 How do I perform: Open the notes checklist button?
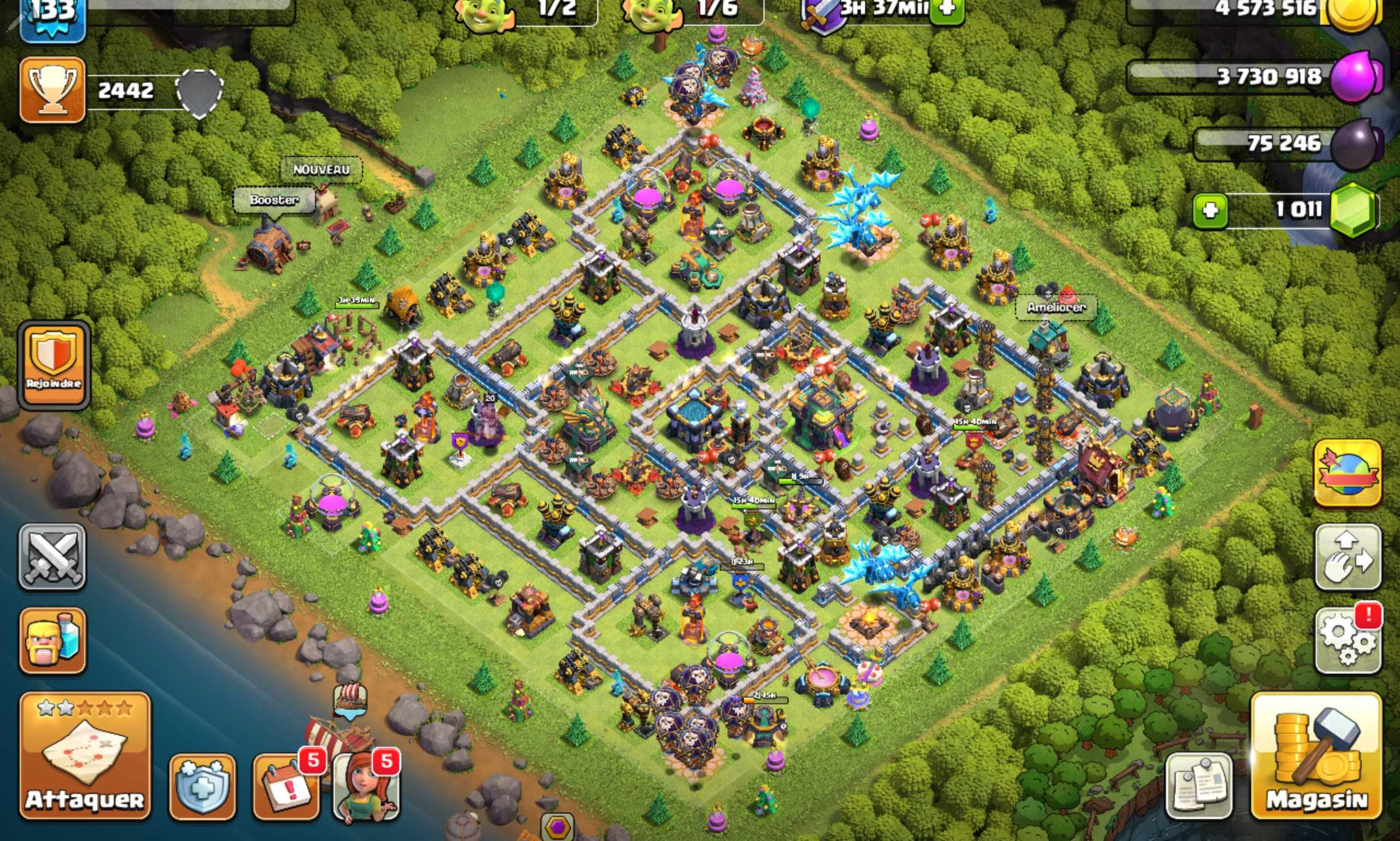(1199, 787)
